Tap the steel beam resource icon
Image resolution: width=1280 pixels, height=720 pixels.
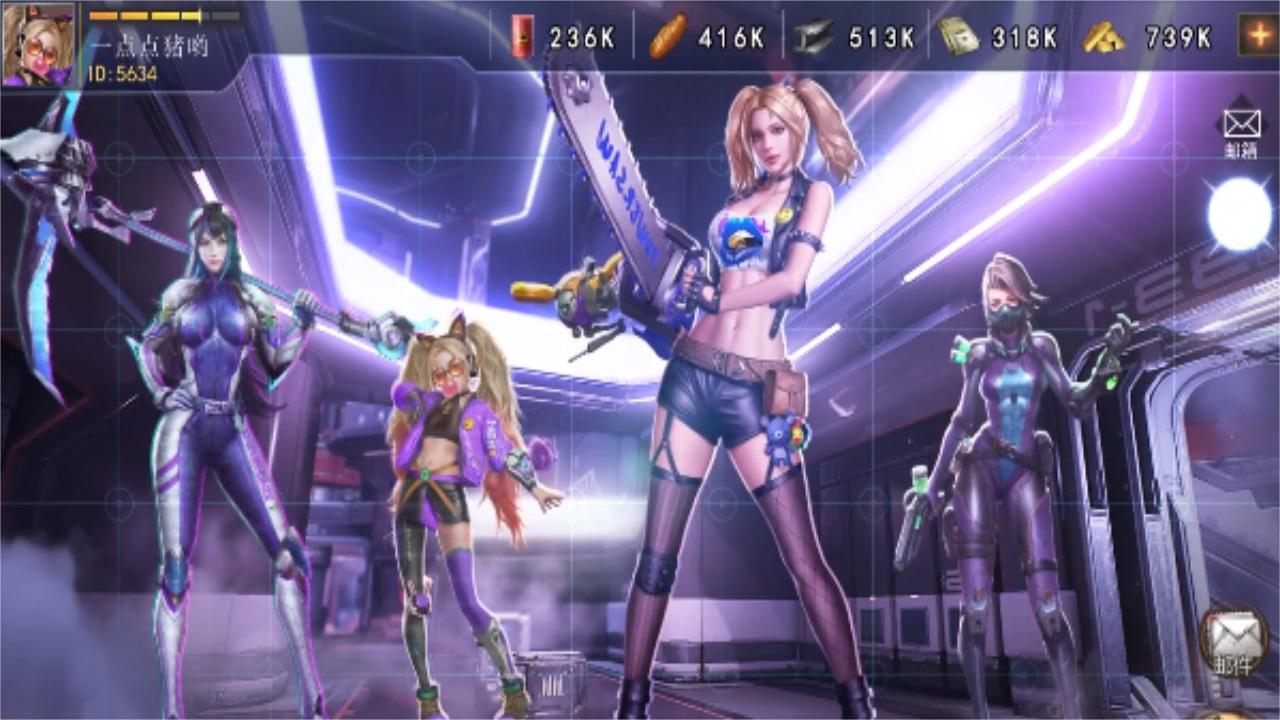pyautogui.click(x=816, y=37)
